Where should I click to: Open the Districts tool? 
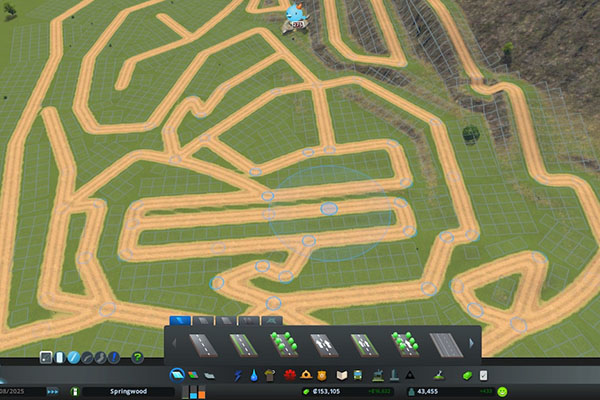click(x=209, y=375)
